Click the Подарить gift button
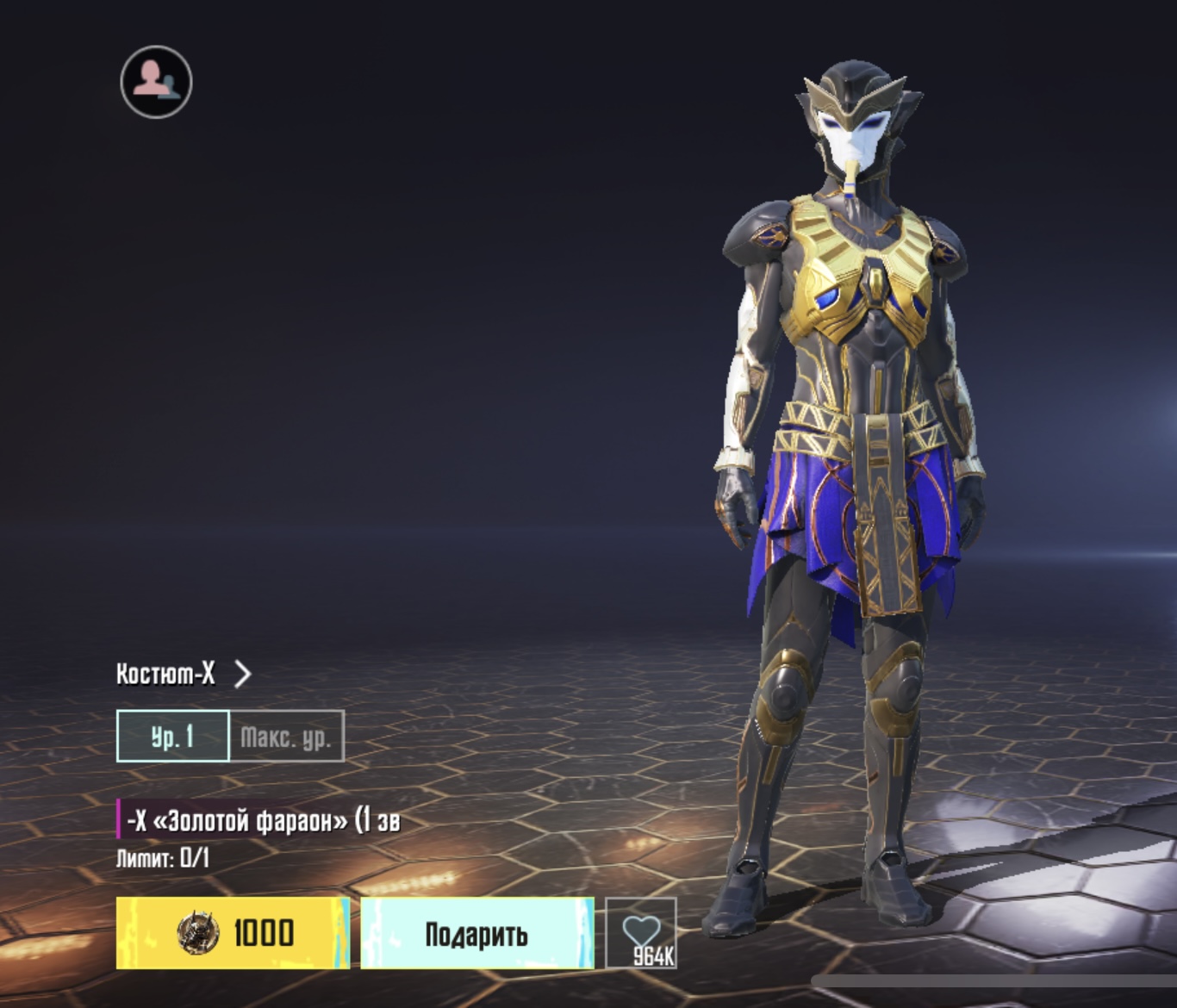The height and width of the screenshot is (1008, 1177). point(476,933)
